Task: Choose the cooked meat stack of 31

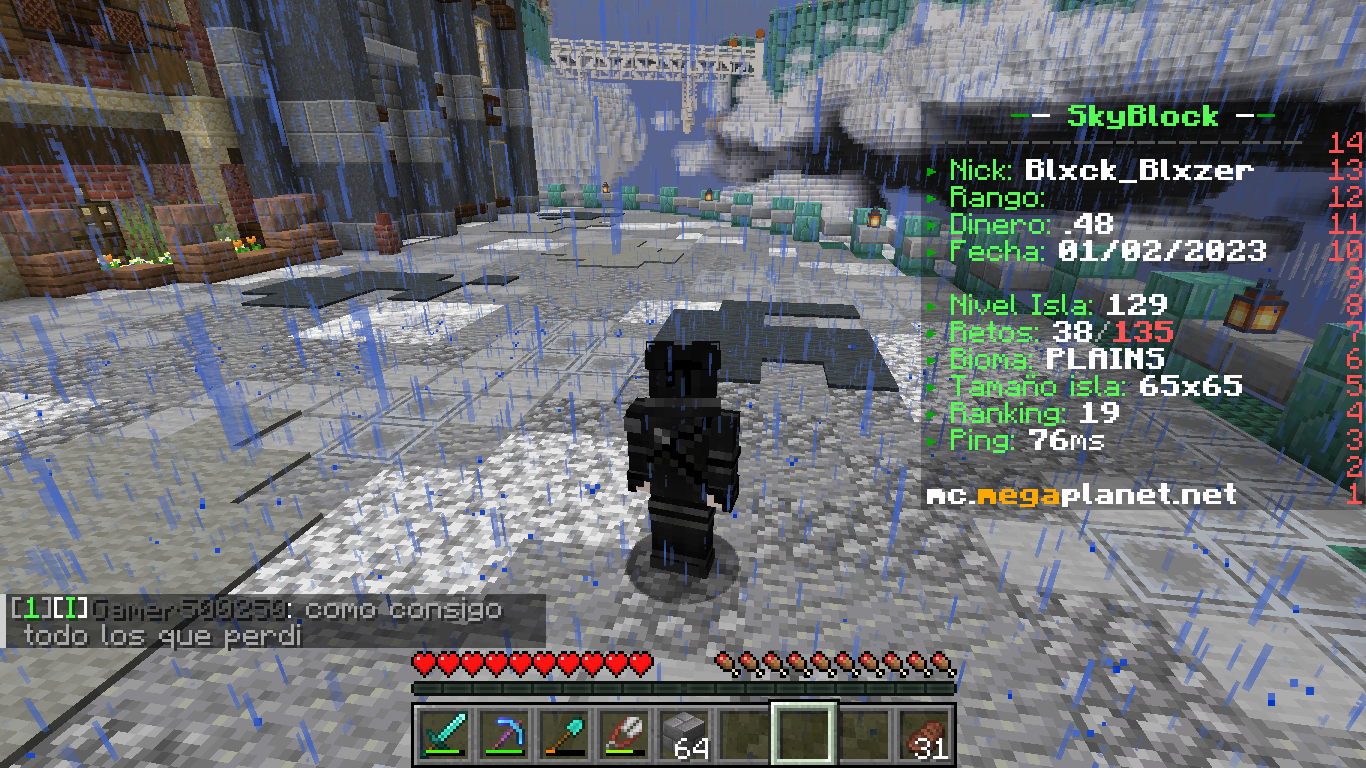Action: coord(925,733)
